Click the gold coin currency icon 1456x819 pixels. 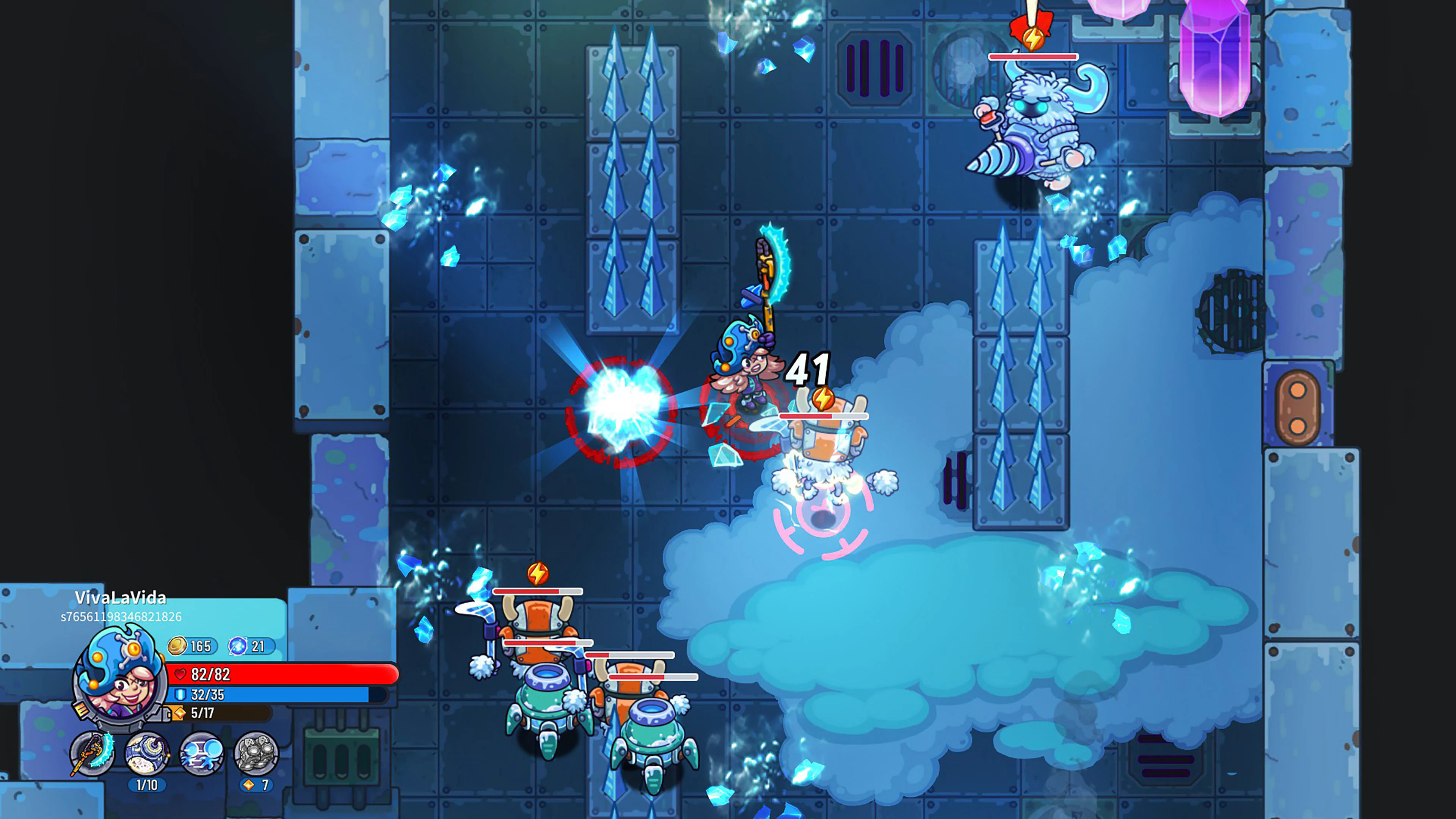pos(178,646)
